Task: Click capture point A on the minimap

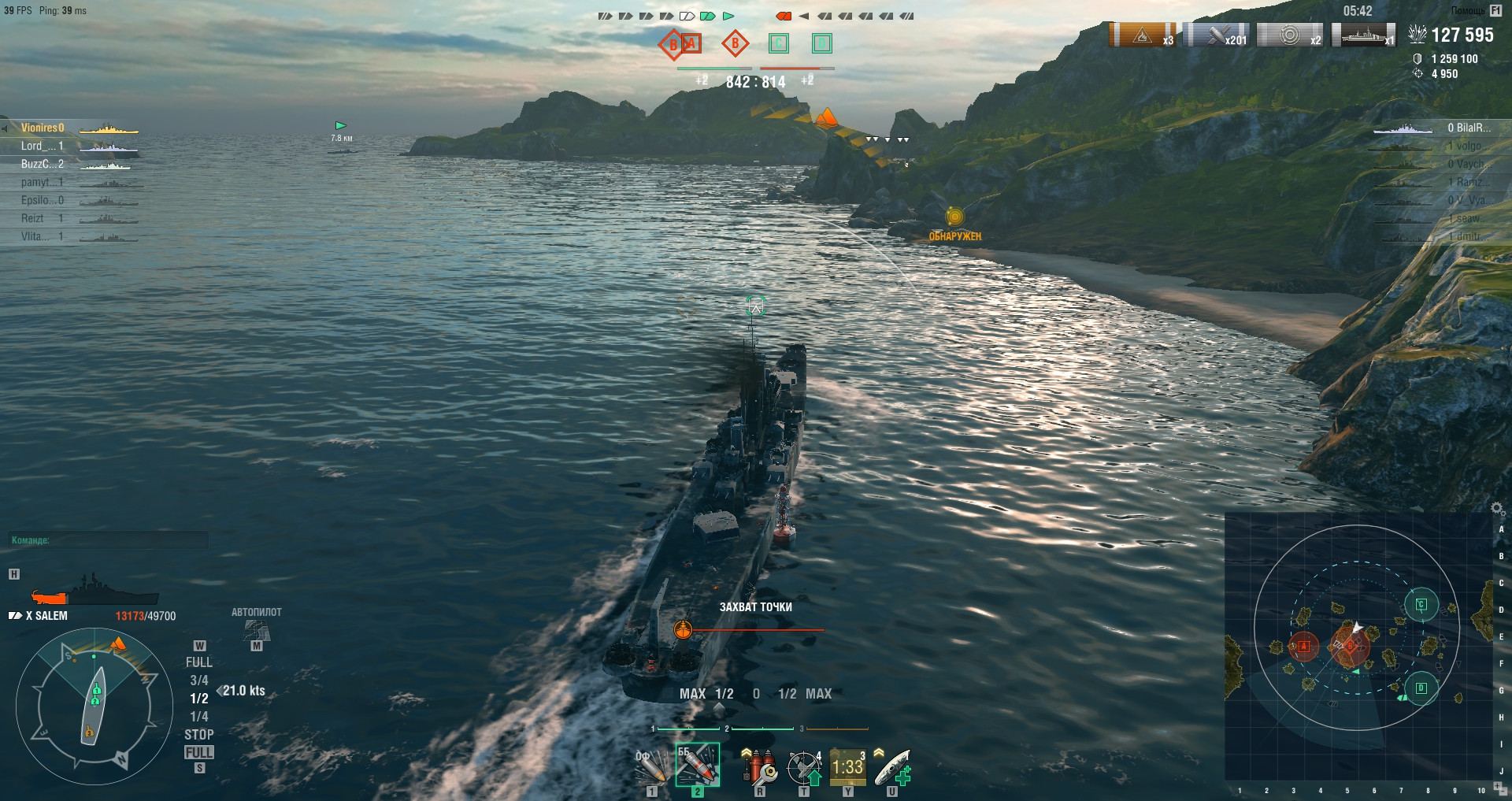Action: pyautogui.click(x=1303, y=647)
